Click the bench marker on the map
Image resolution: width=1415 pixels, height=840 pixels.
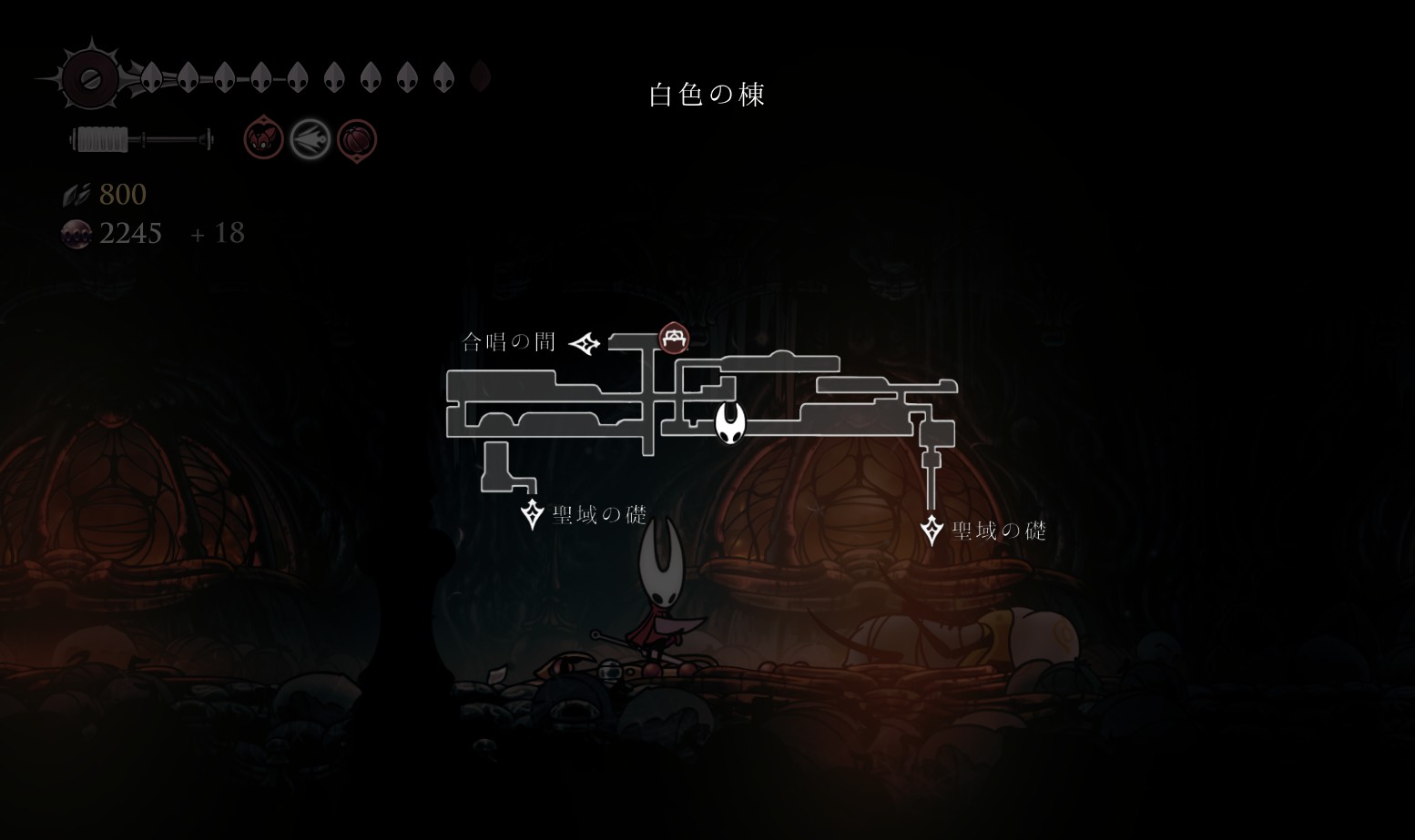[674, 339]
